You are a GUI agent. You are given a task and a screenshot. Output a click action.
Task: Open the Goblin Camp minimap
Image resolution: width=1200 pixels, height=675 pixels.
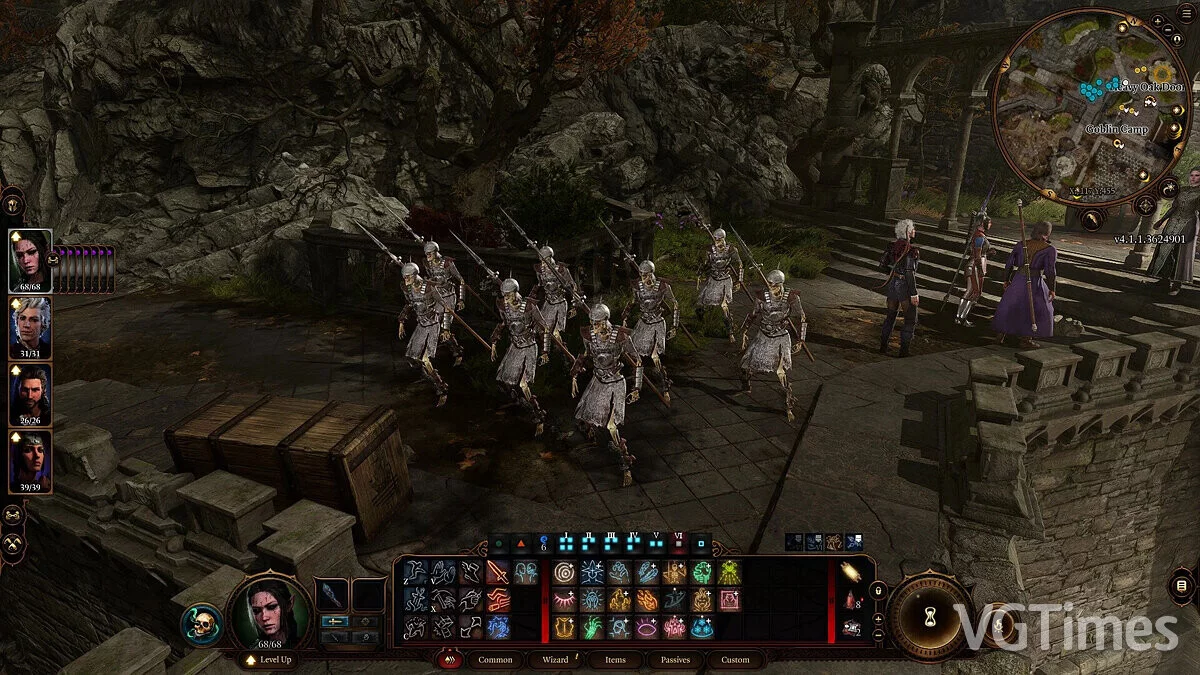tap(1092, 104)
